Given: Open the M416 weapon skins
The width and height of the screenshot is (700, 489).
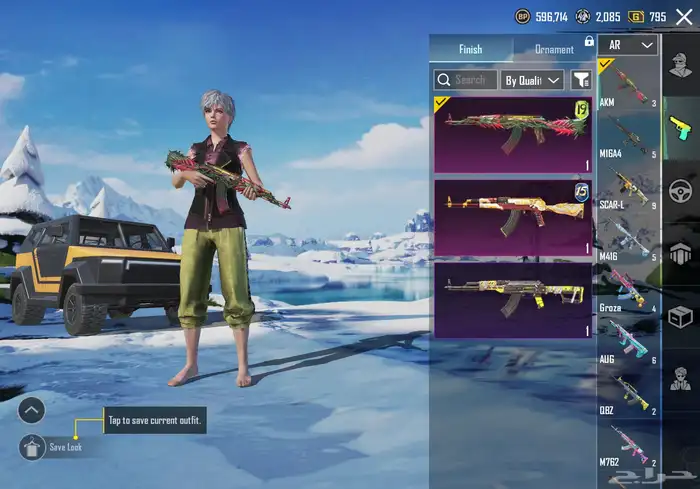Looking at the screenshot, I should pos(629,239).
